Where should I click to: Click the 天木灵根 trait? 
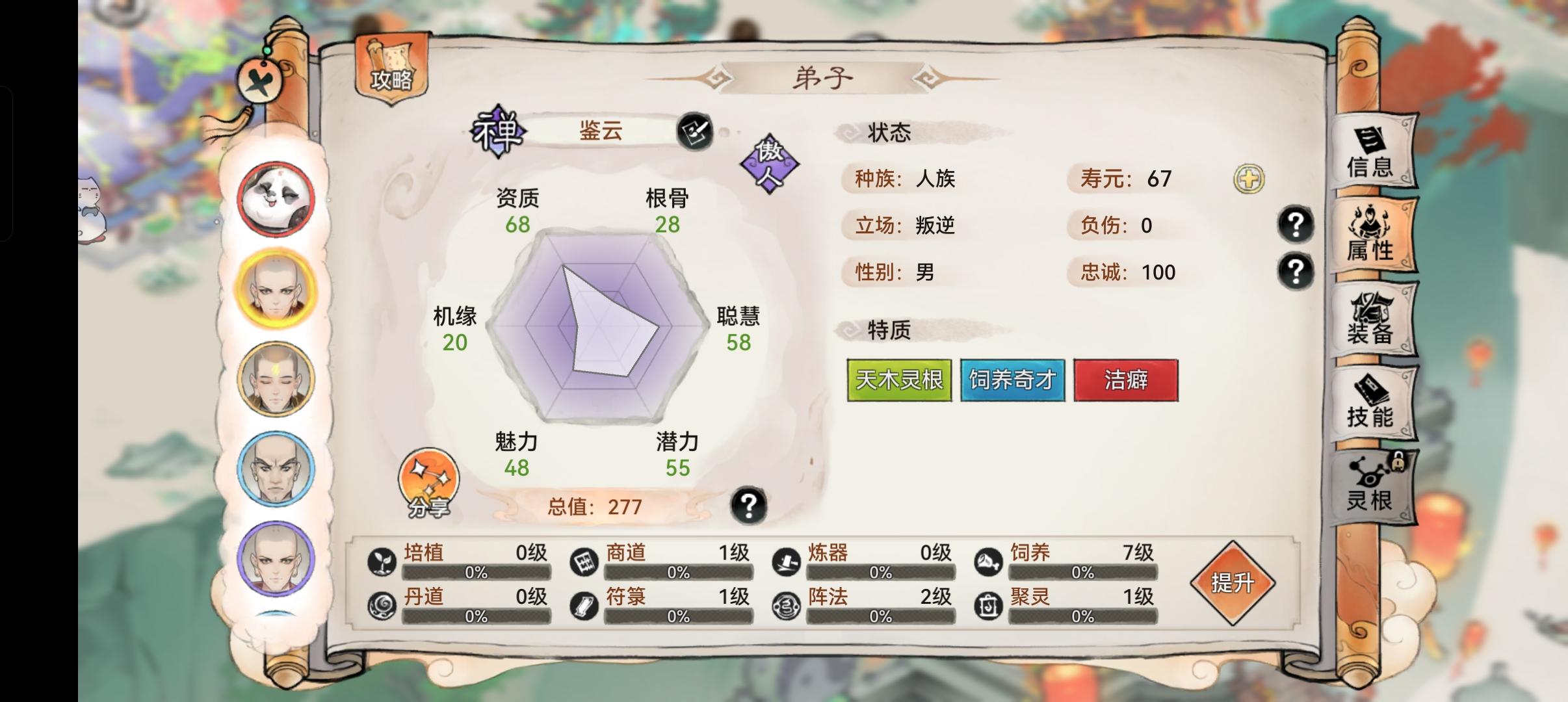tap(899, 380)
